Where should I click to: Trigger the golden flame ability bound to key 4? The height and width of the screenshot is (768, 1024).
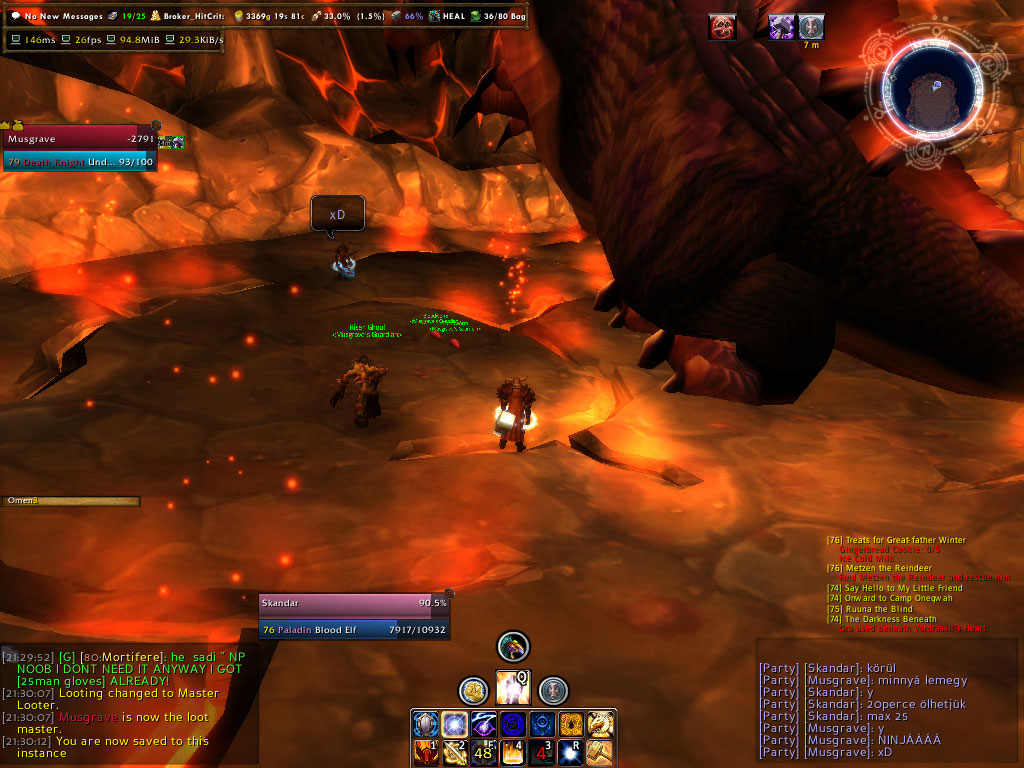click(513, 752)
